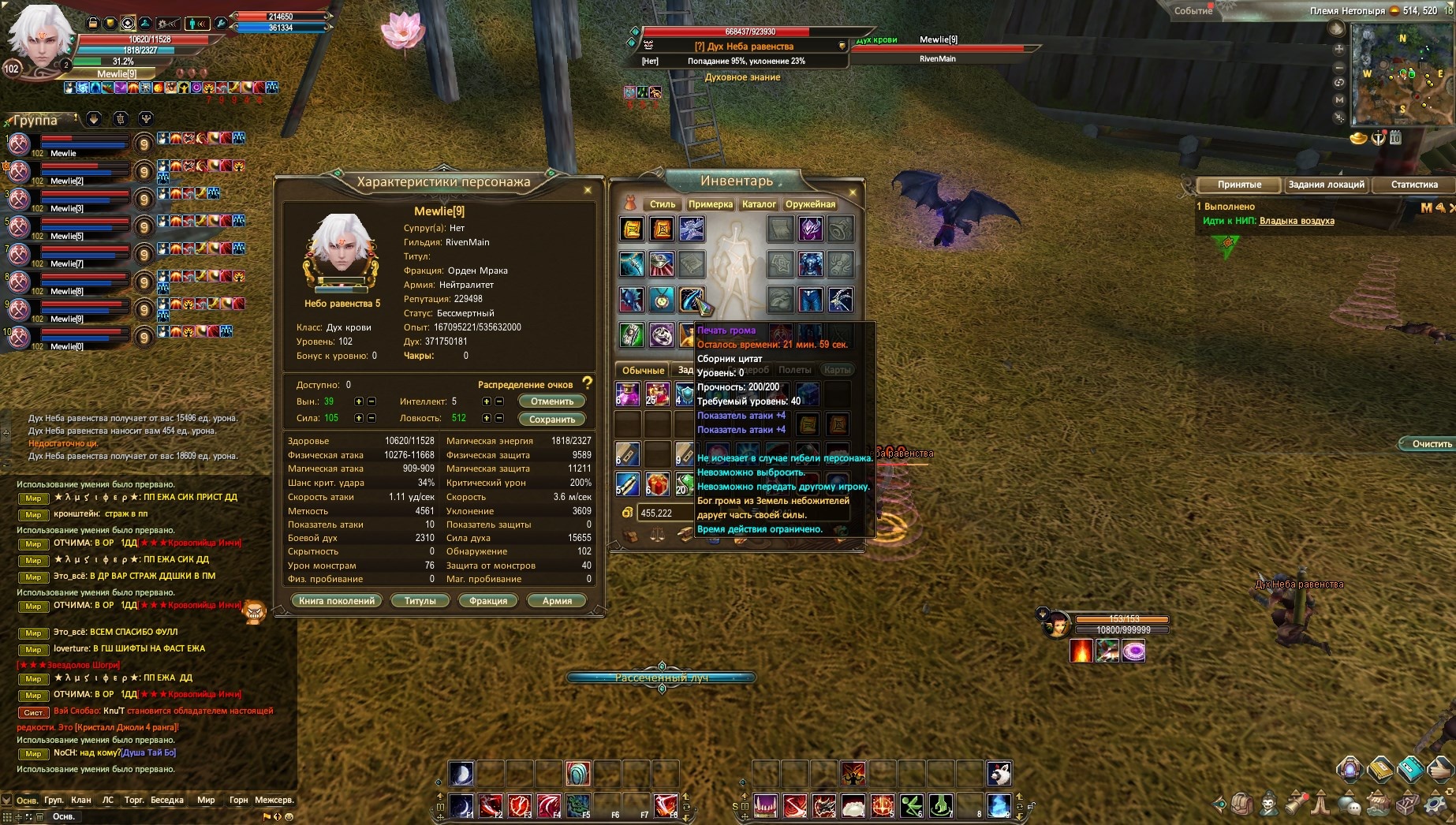Switch to the Примерка tab
This screenshot has width=1456, height=825.
pos(710,204)
